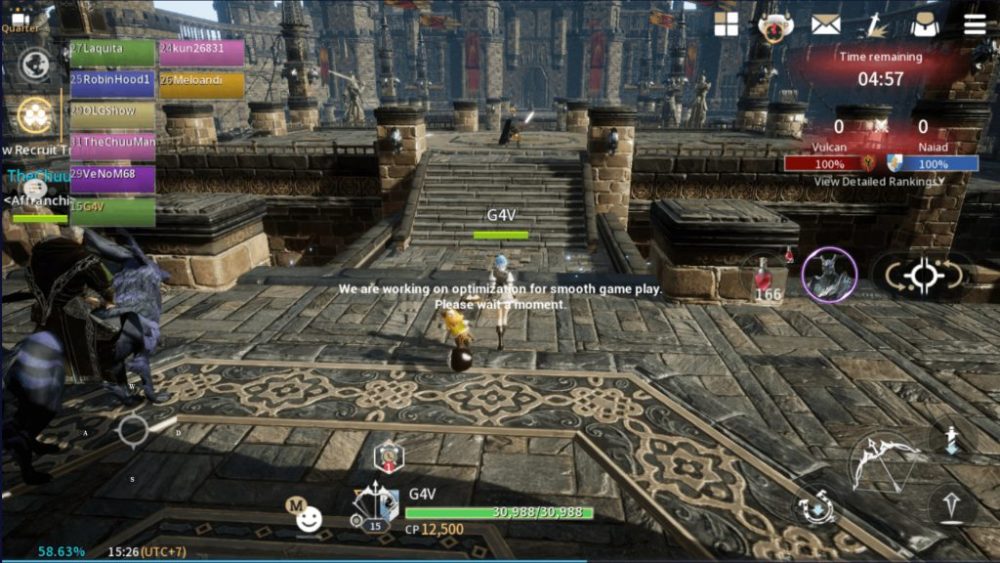The width and height of the screenshot is (1000, 563).
Task: Activate the downward sword skill
Action: (951, 439)
